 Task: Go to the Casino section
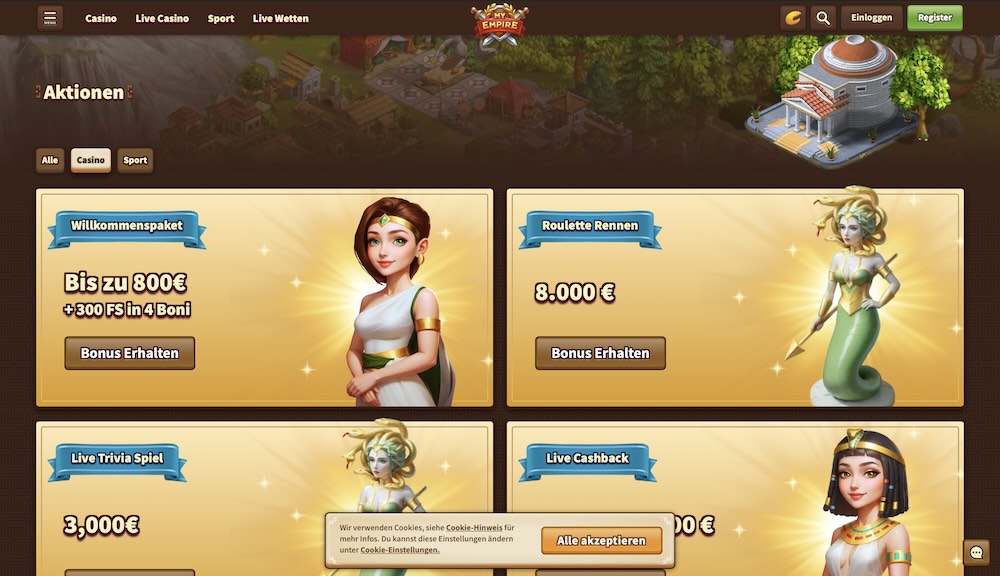tap(101, 18)
